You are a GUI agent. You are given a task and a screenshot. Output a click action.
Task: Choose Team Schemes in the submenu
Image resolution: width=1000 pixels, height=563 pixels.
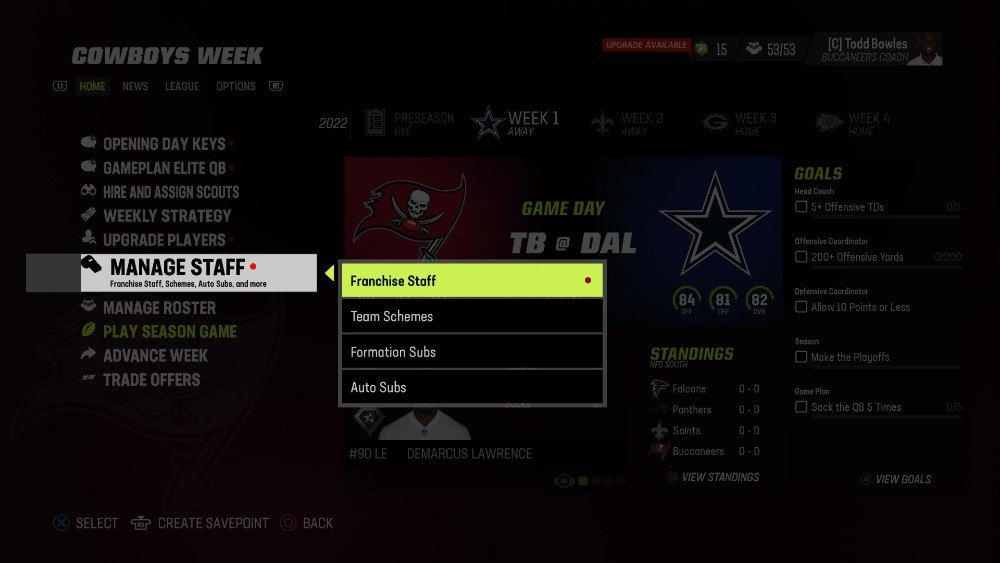click(472, 316)
